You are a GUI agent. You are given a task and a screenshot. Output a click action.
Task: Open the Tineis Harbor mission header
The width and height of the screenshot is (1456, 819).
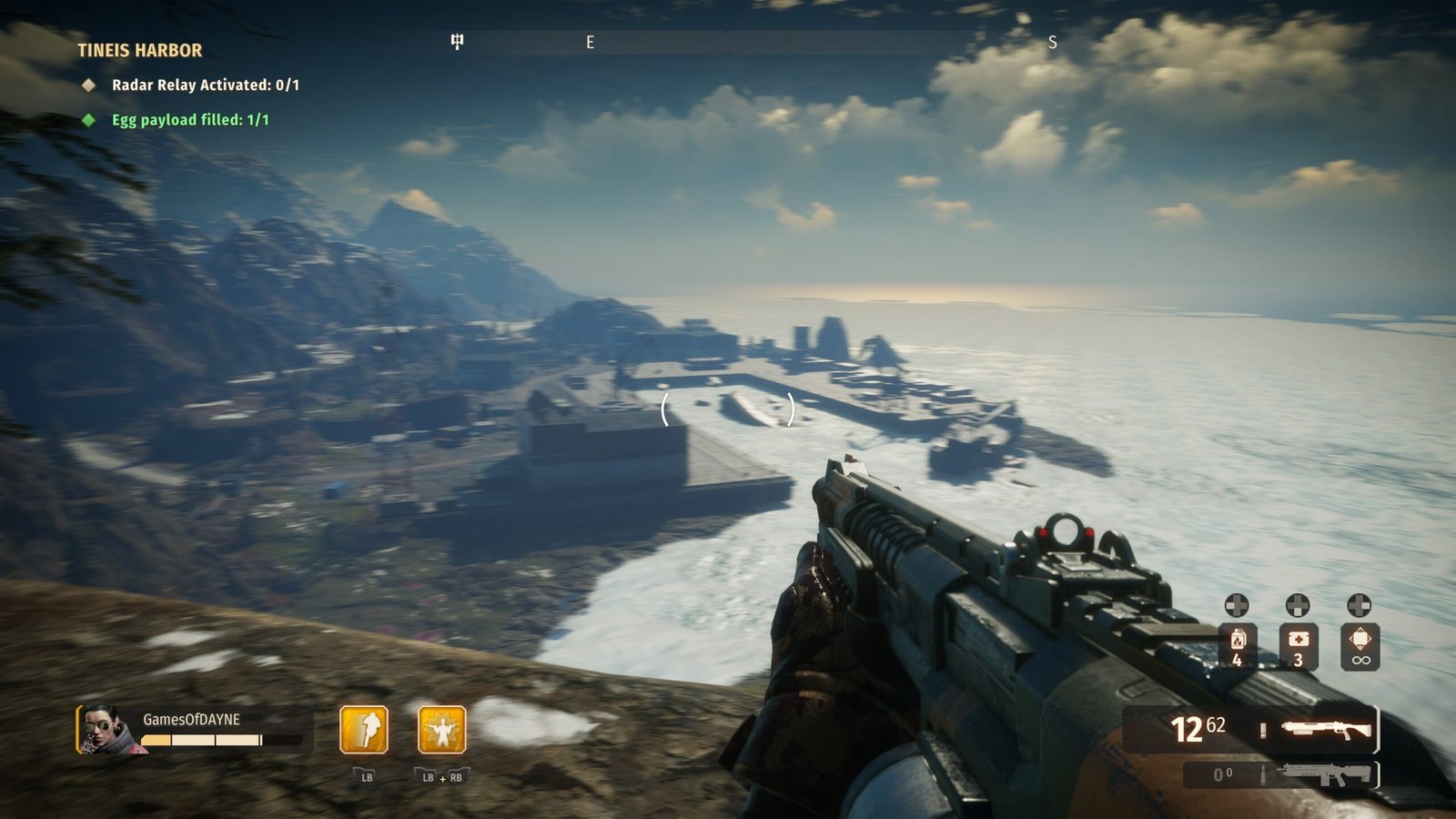point(139,51)
